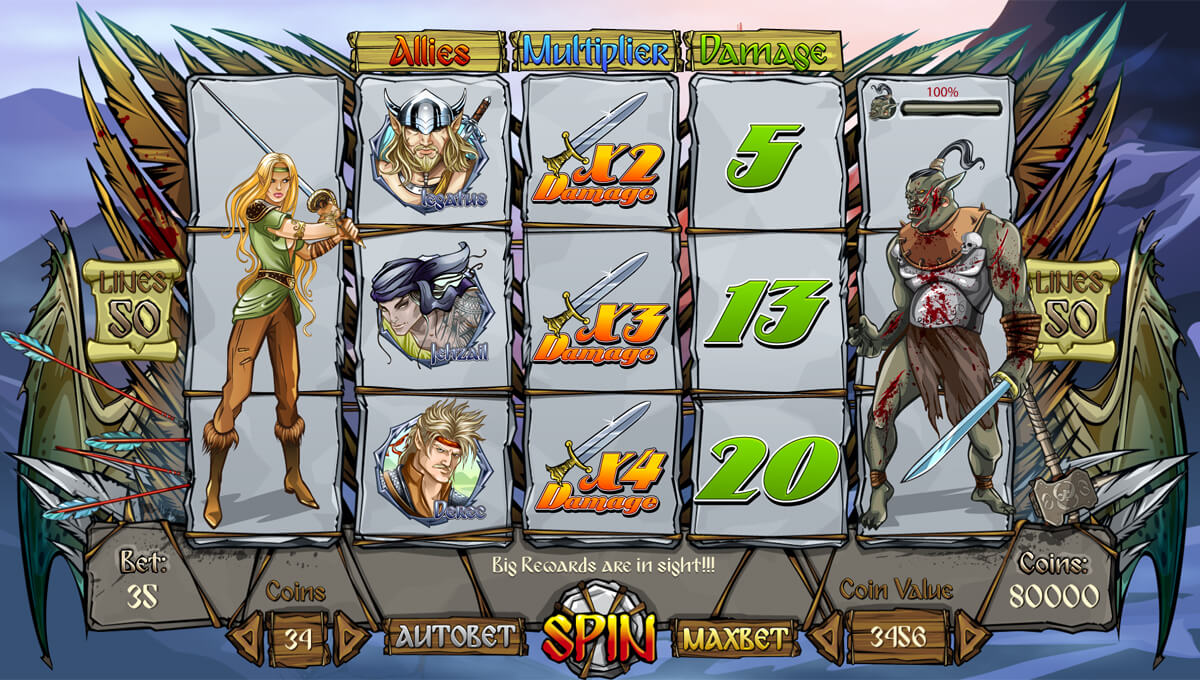
Task: Select the Lines scroll on the right side
Action: coord(1073,310)
